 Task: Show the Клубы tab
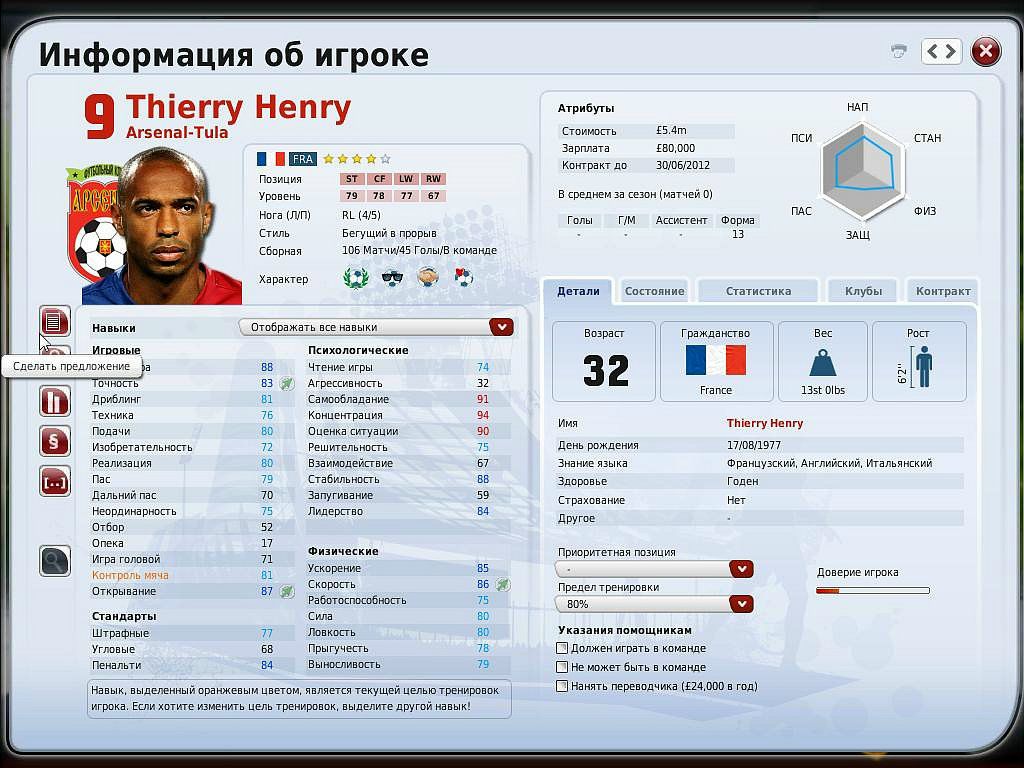[863, 291]
